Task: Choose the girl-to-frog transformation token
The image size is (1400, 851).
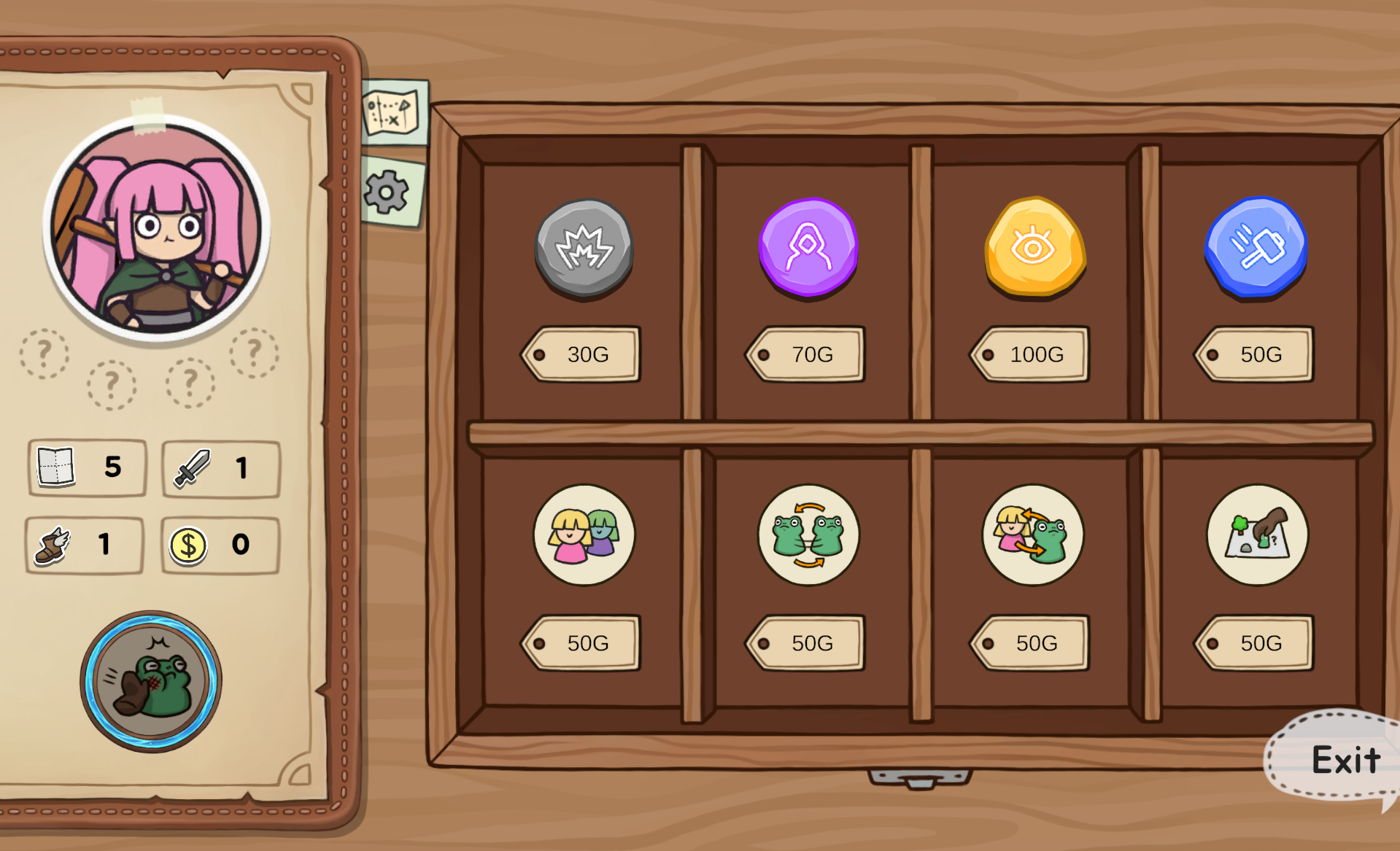Action: point(1032,535)
